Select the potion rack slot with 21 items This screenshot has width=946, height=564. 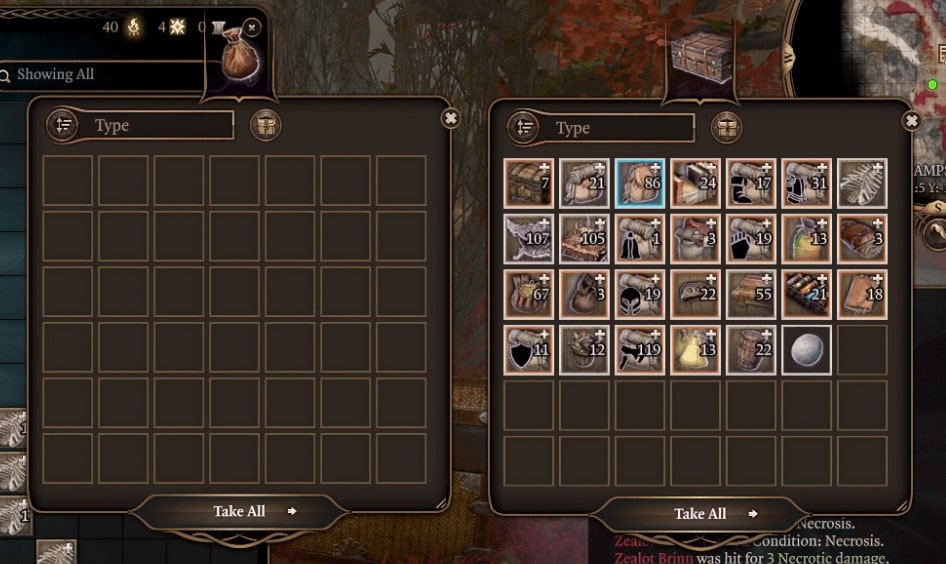(x=807, y=294)
